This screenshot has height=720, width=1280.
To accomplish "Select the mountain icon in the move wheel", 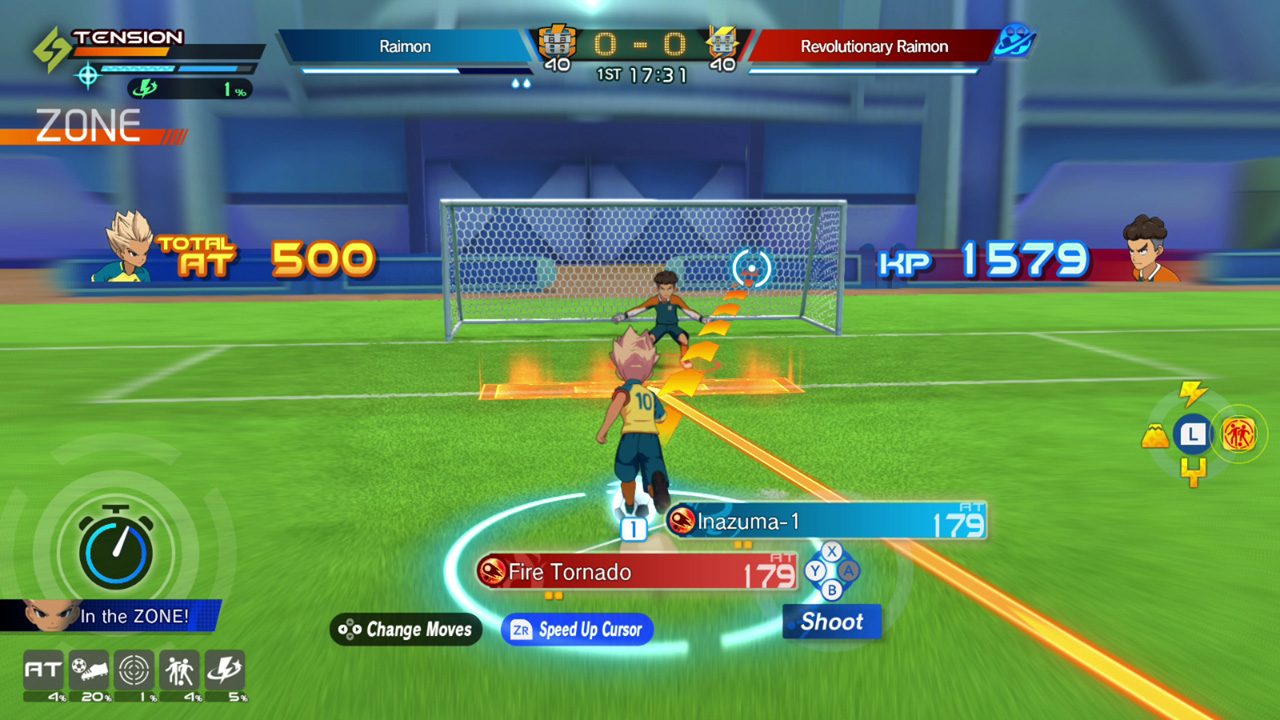I will click(1154, 434).
